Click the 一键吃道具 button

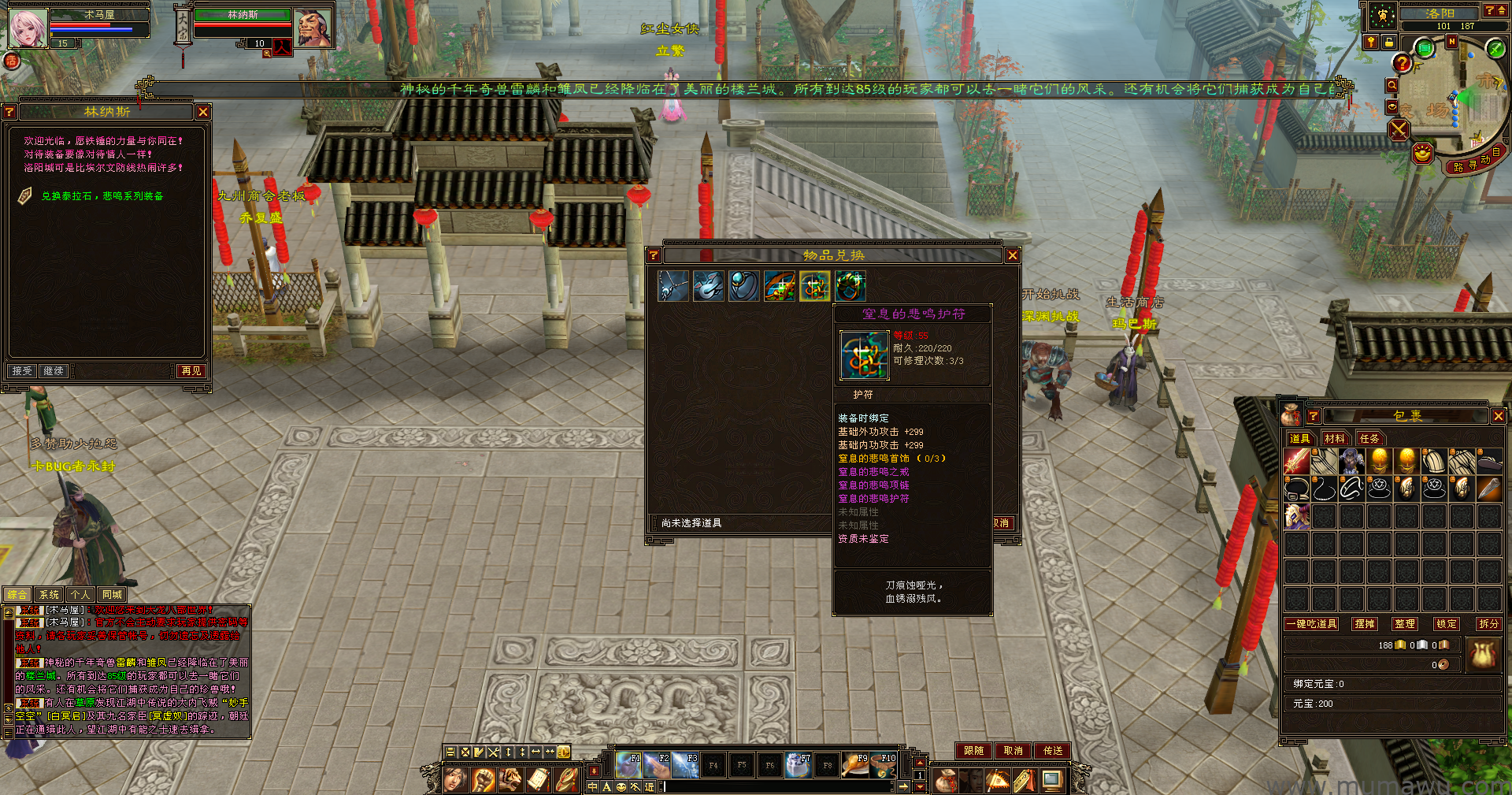click(x=1311, y=624)
